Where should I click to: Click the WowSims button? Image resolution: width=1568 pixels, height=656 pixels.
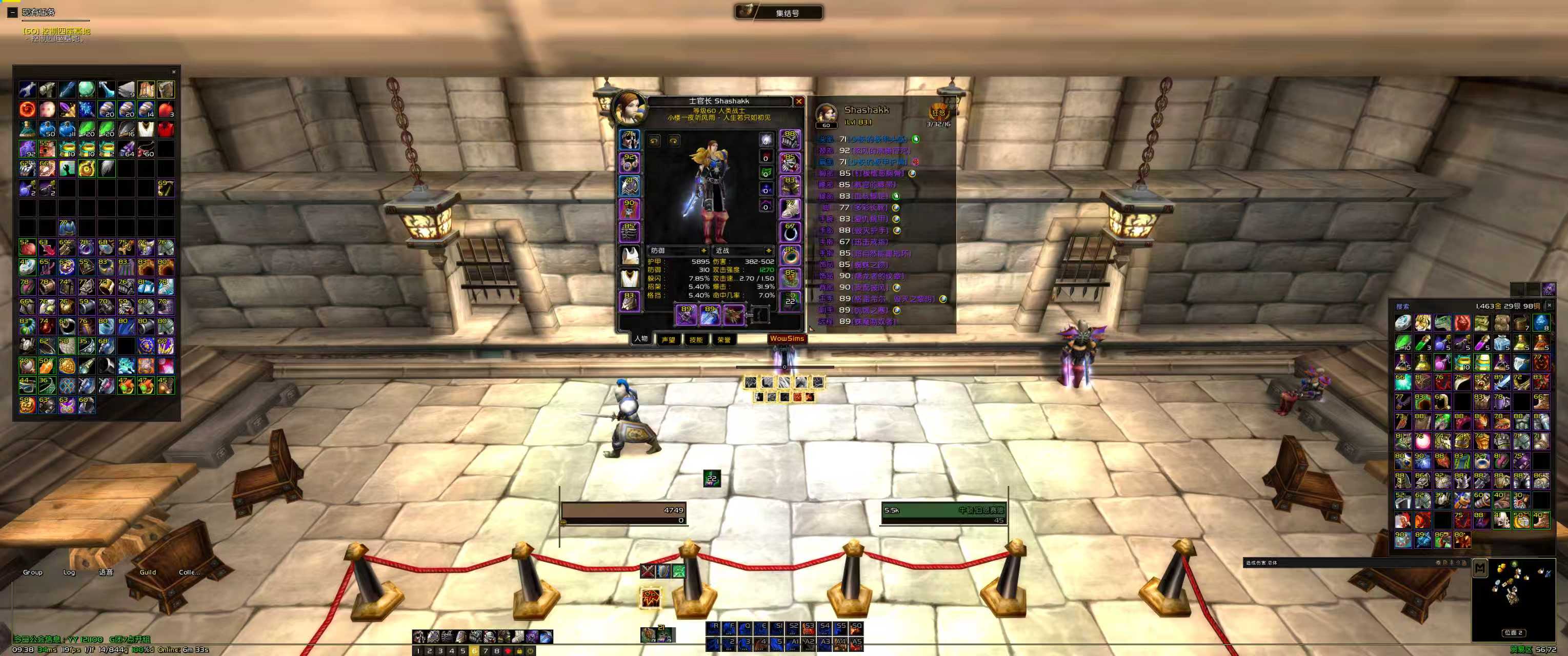[787, 339]
